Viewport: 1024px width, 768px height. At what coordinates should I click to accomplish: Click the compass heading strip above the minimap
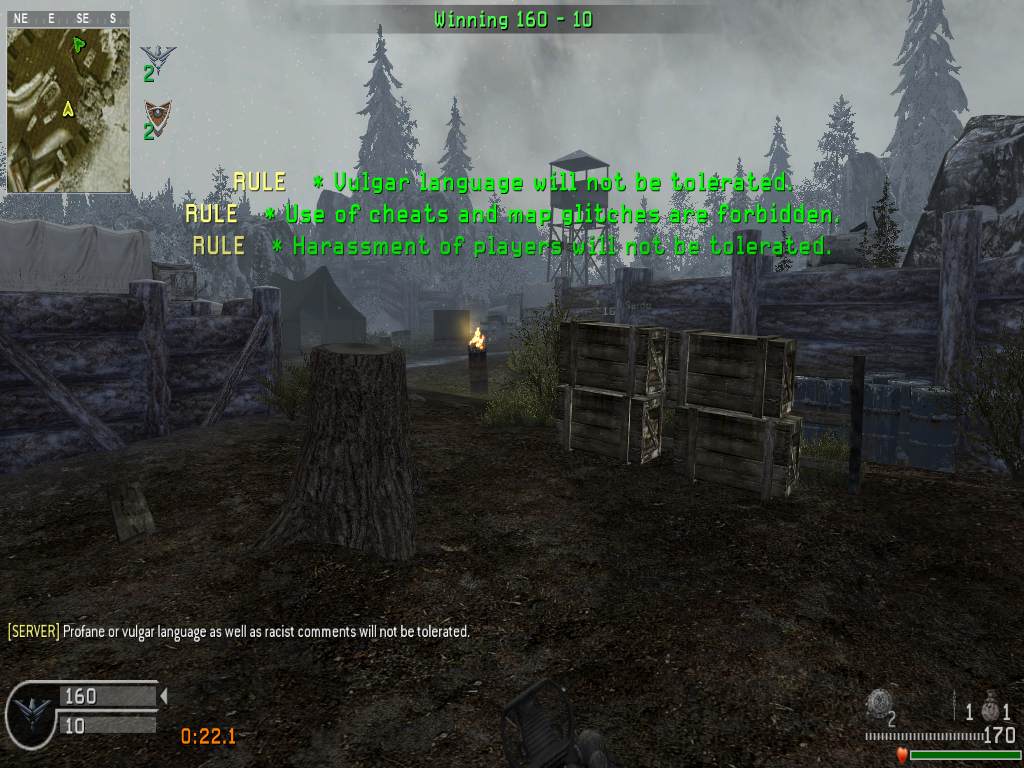pos(66,18)
